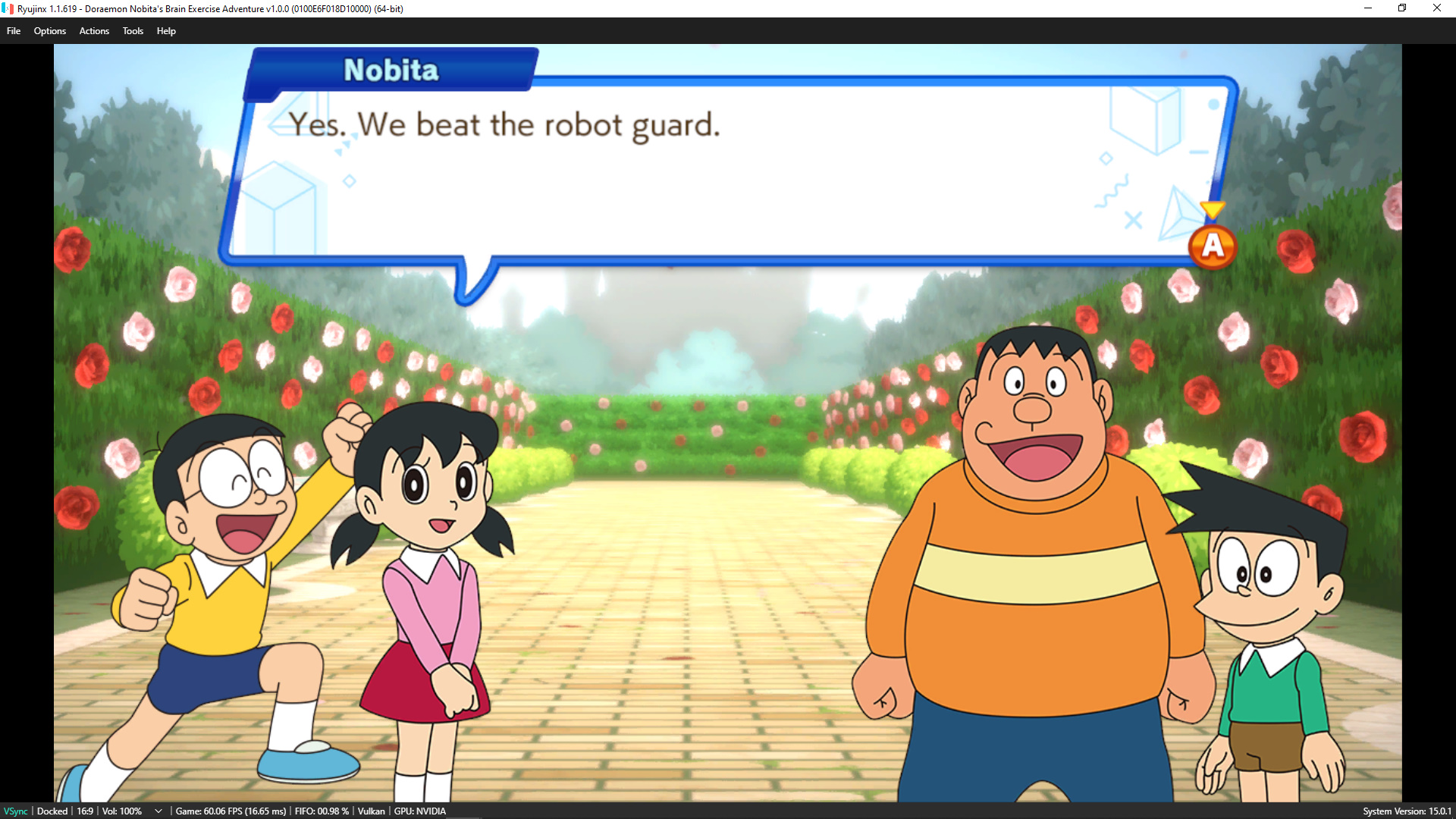1456x819 pixels.
Task: Click the Nobita name label on the dialogue box
Action: coord(391,70)
